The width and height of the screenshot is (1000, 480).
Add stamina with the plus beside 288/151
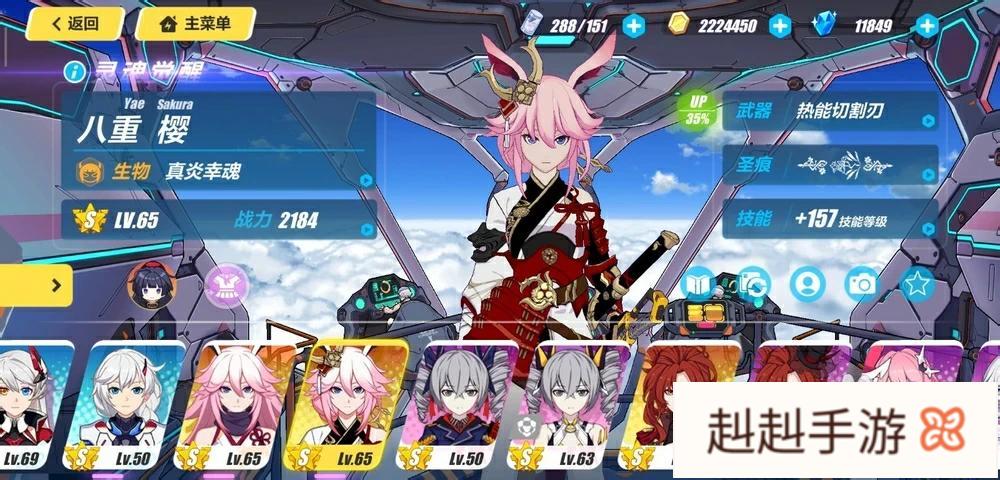pos(633,26)
